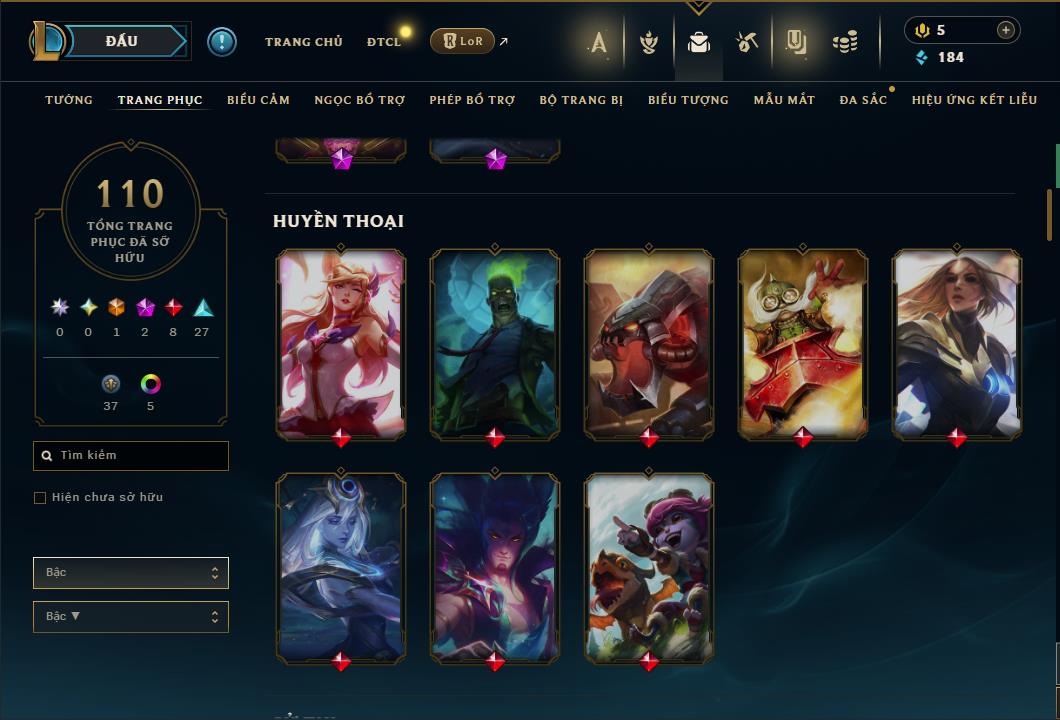Pick the Corki skin card with red machine

(803, 342)
